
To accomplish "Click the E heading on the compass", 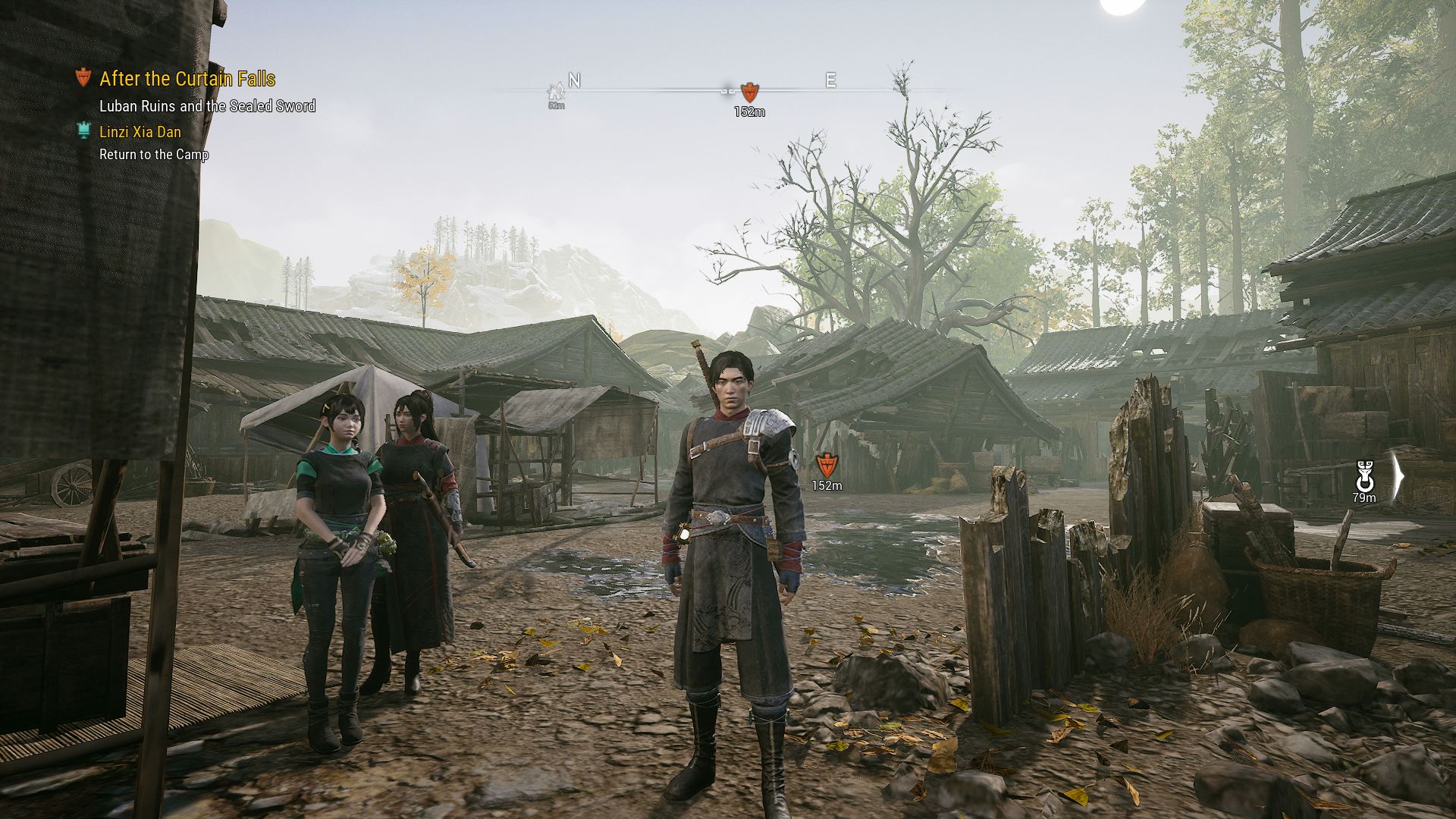I will point(830,80).
